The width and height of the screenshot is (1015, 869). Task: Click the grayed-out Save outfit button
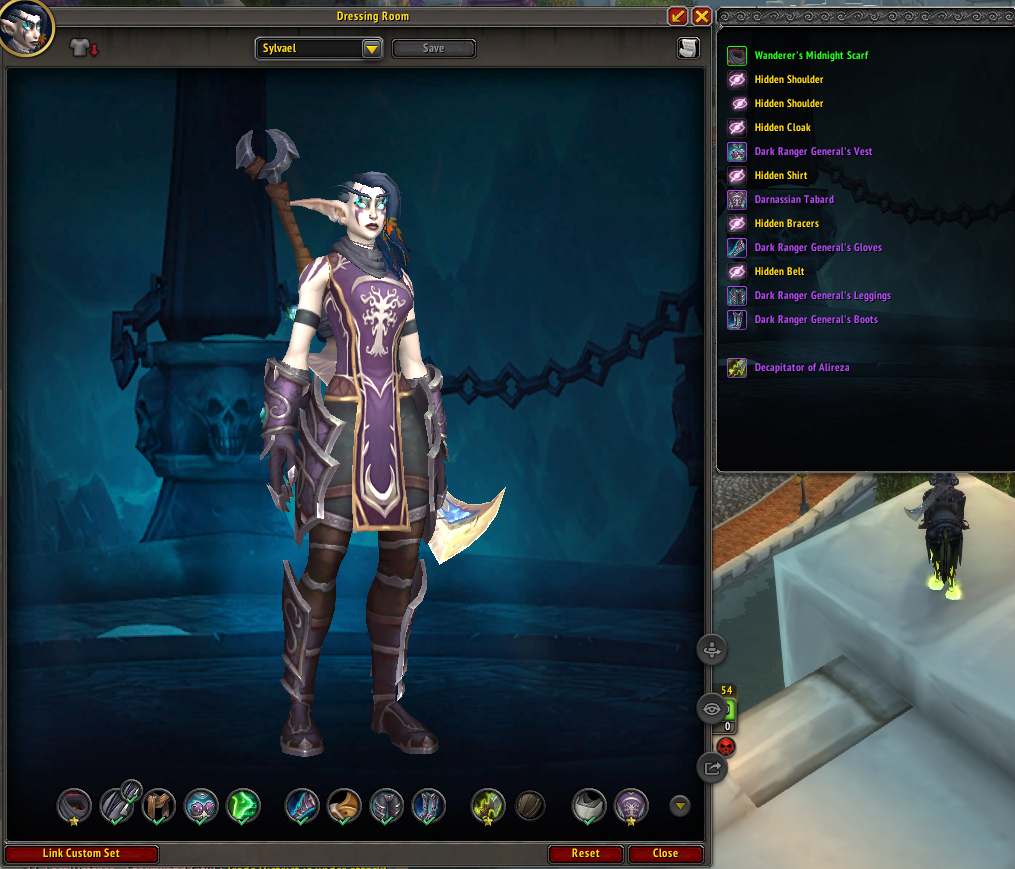433,48
